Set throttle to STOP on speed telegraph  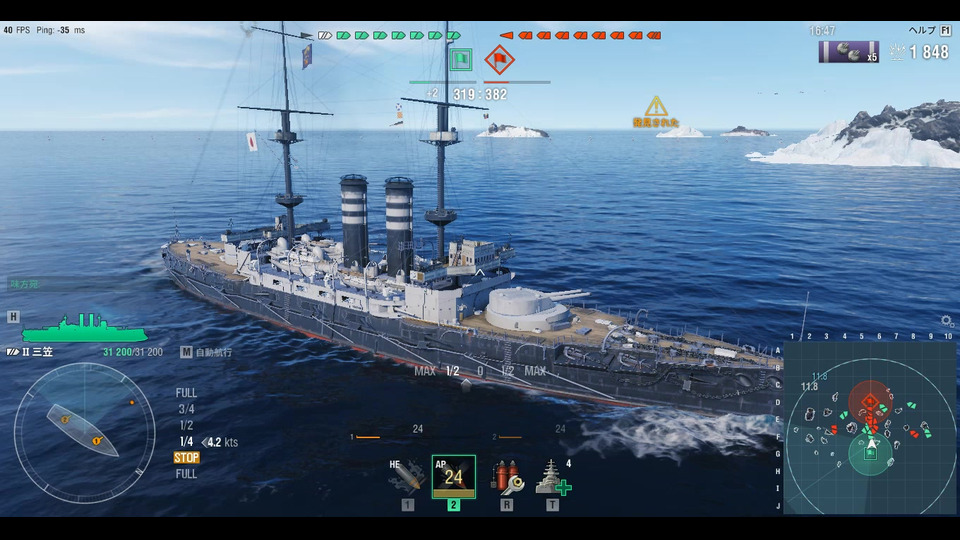pos(187,458)
